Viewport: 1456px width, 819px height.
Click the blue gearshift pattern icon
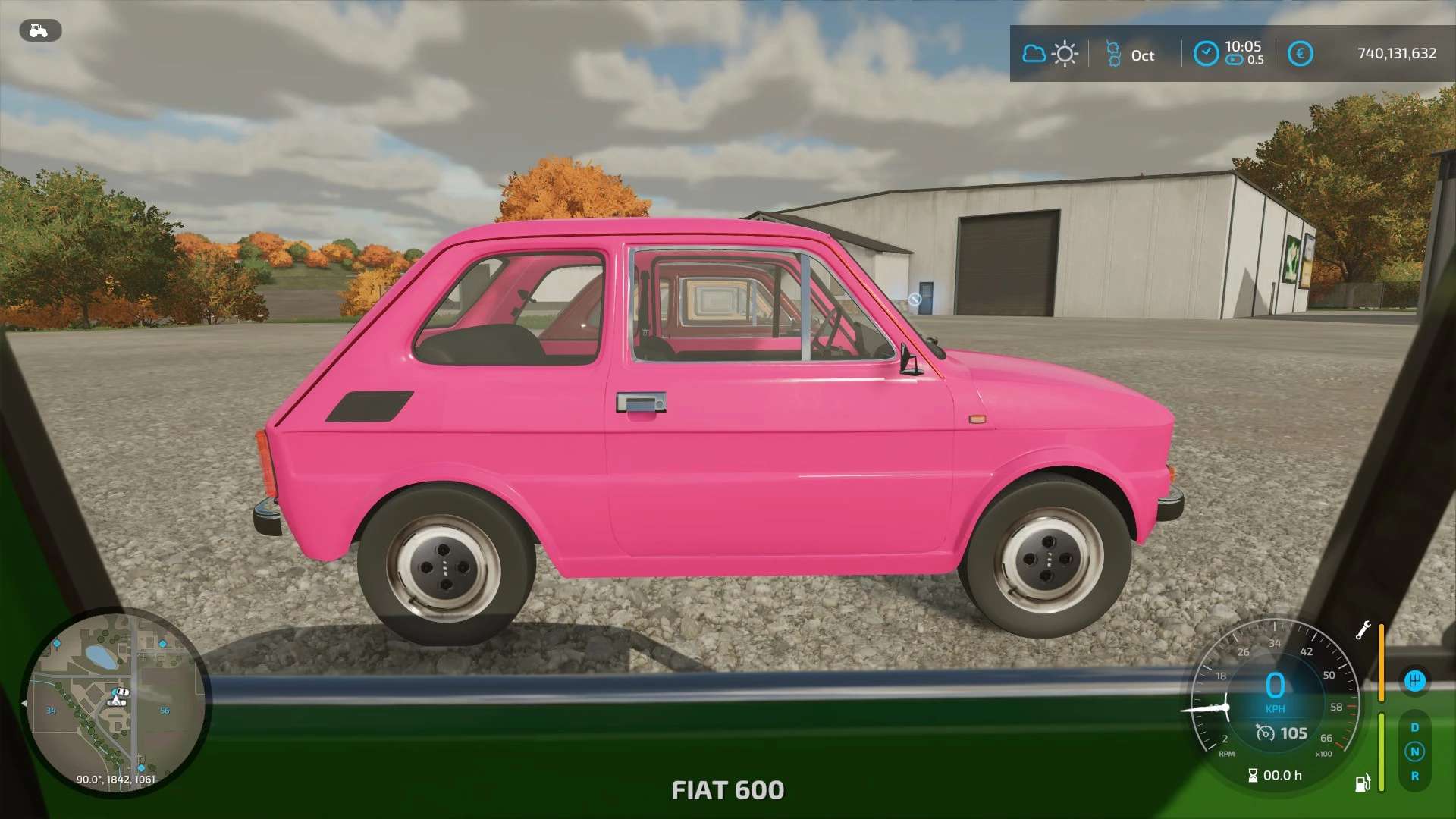click(x=1414, y=680)
